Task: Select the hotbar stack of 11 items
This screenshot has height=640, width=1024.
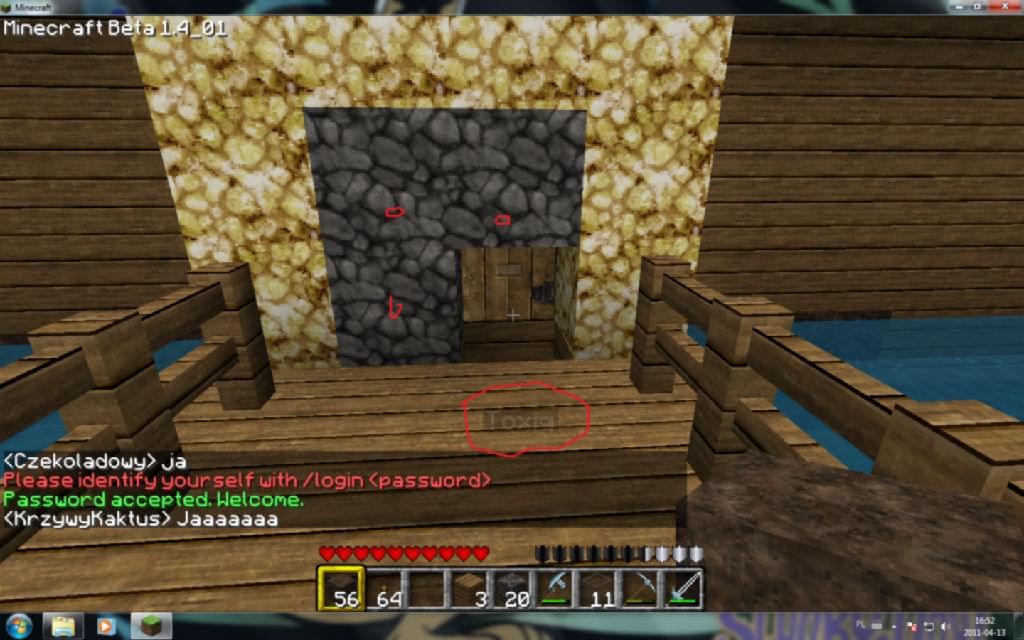Action: (598, 588)
